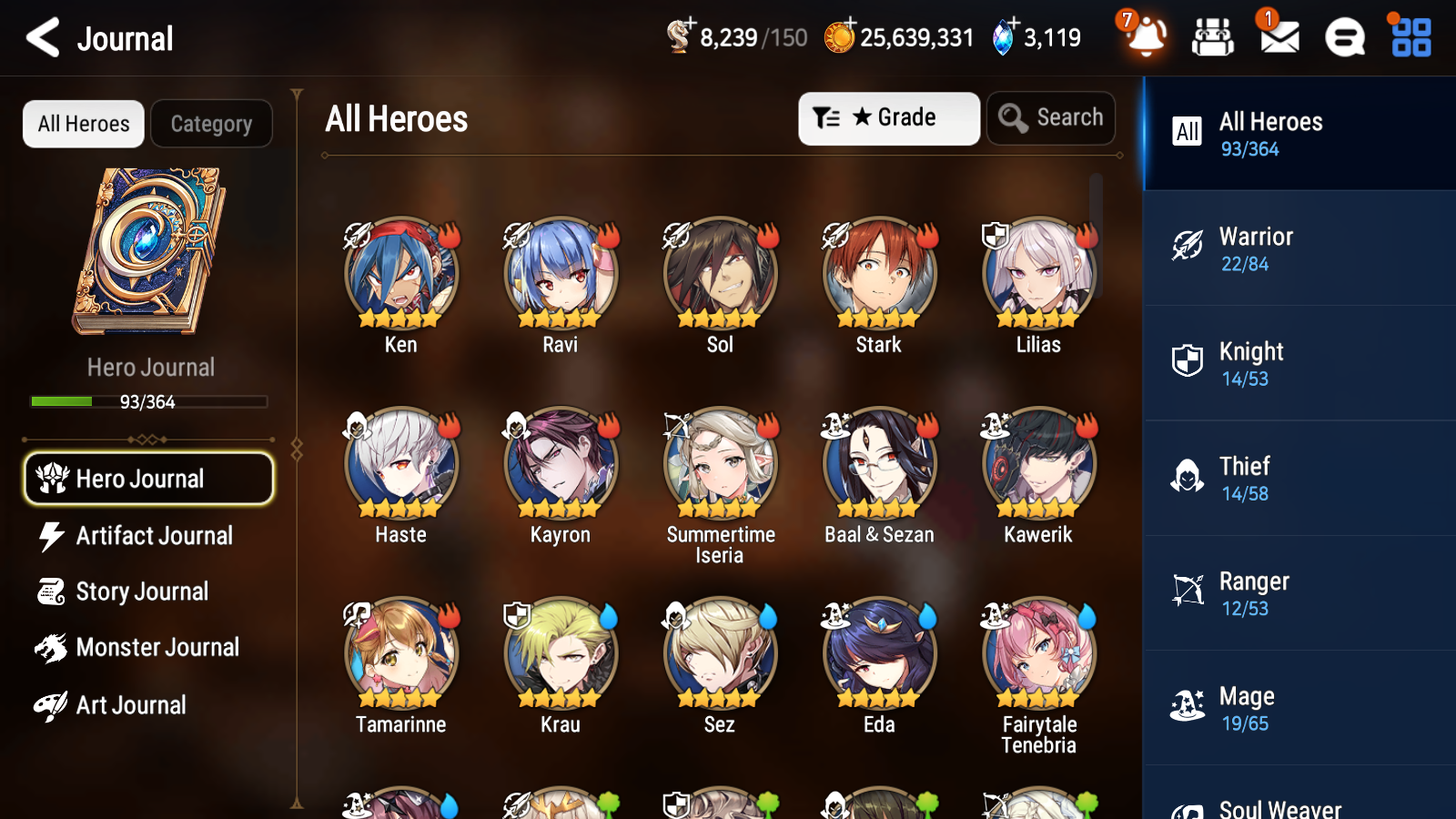Select the Warrior class filter icon
This screenshot has height=819, width=1456.
(x=1188, y=248)
